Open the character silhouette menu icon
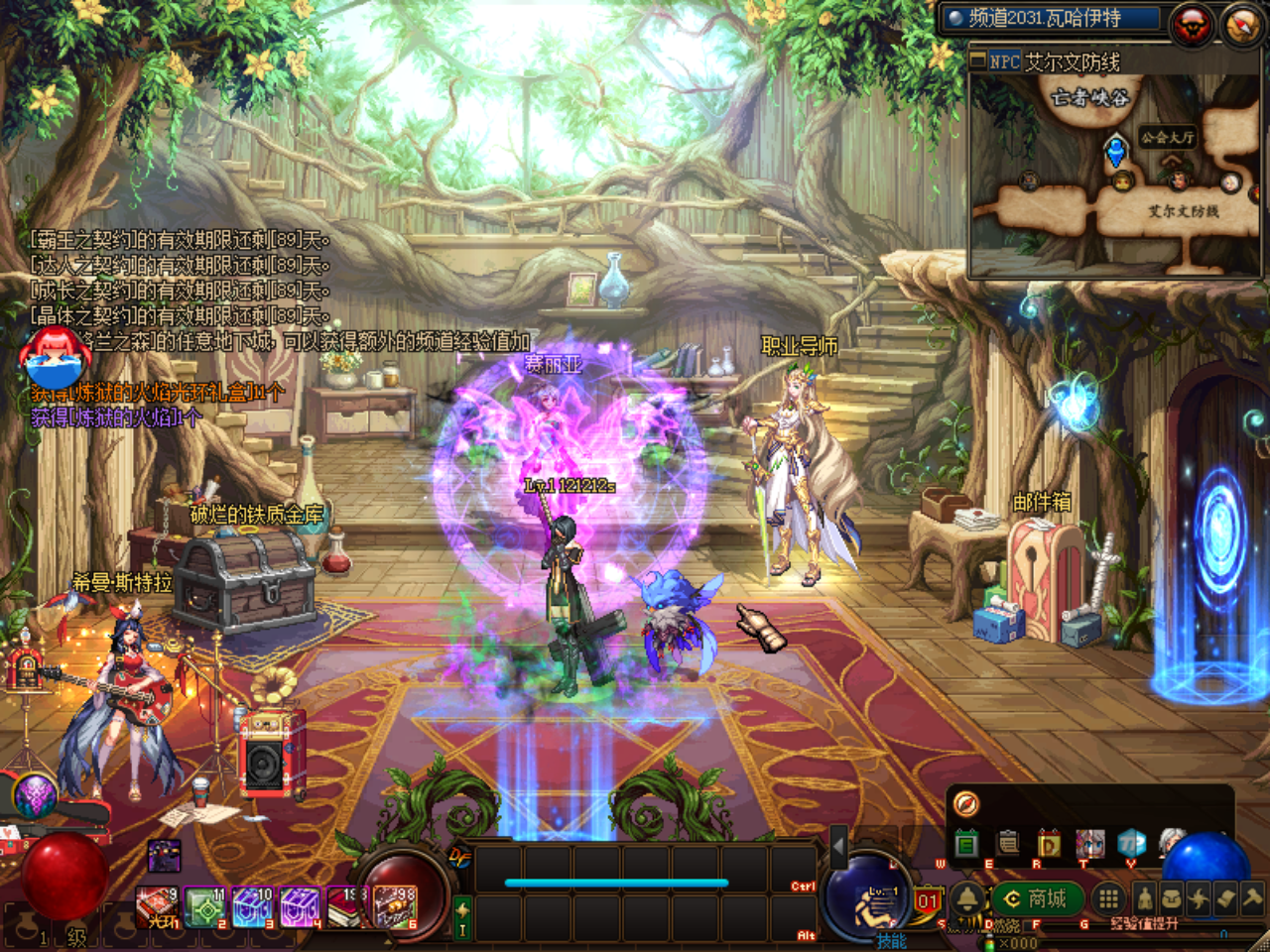The image size is (1270, 952). (1145, 898)
